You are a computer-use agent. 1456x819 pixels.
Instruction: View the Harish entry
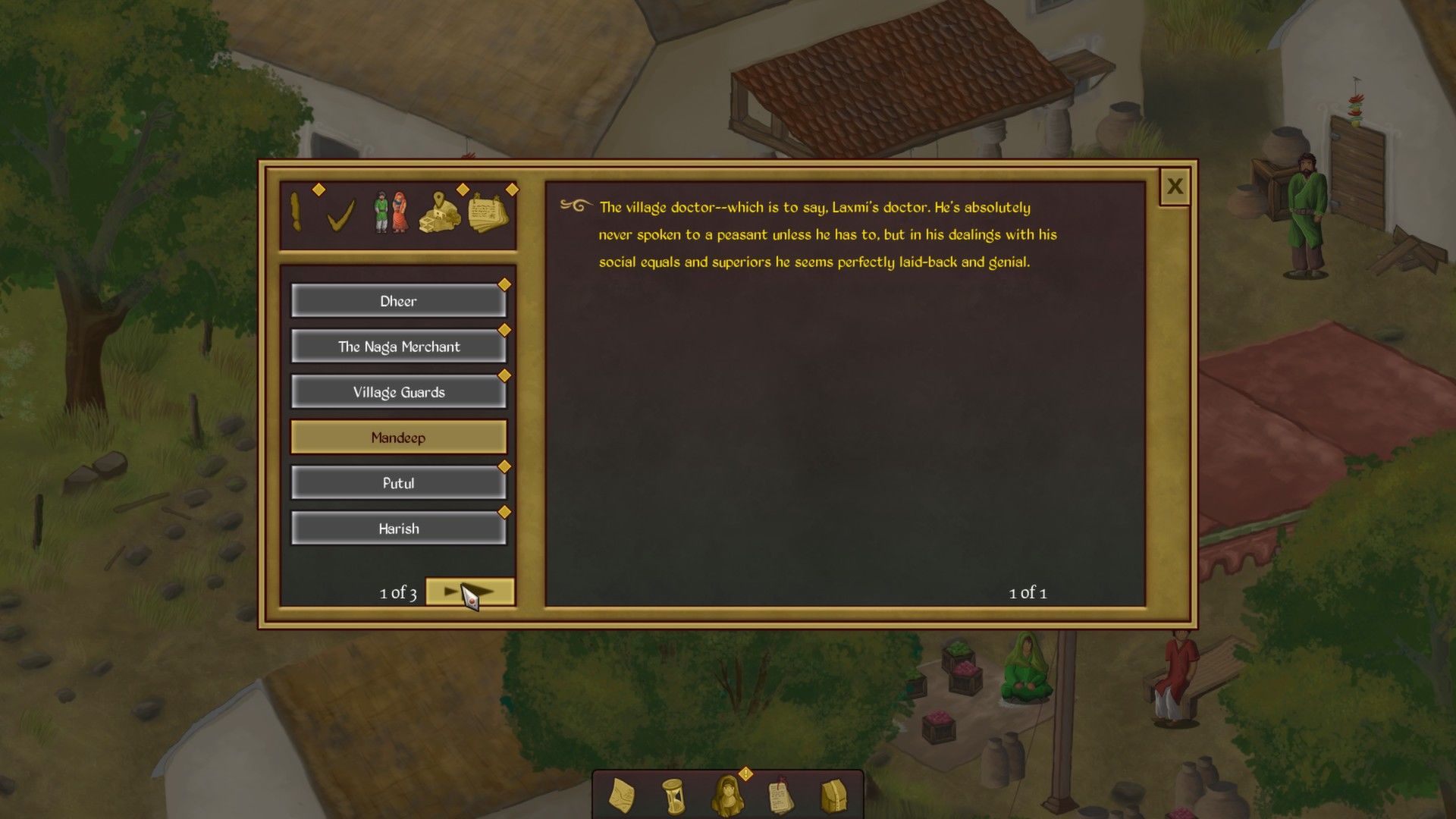[398, 529]
